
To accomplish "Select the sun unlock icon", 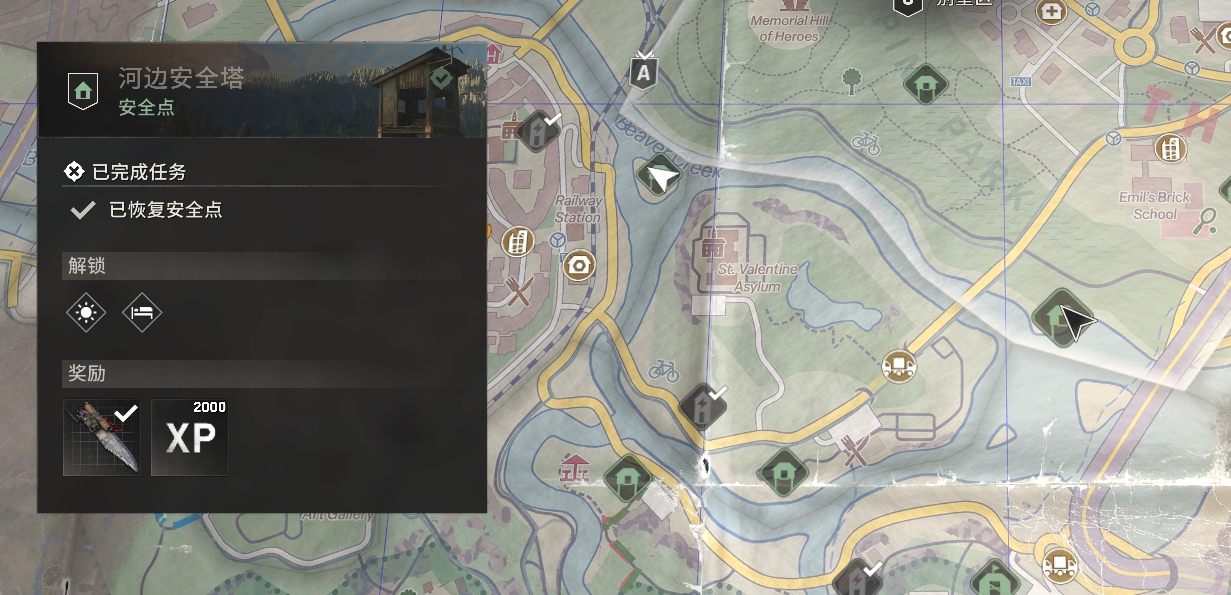I will [87, 313].
